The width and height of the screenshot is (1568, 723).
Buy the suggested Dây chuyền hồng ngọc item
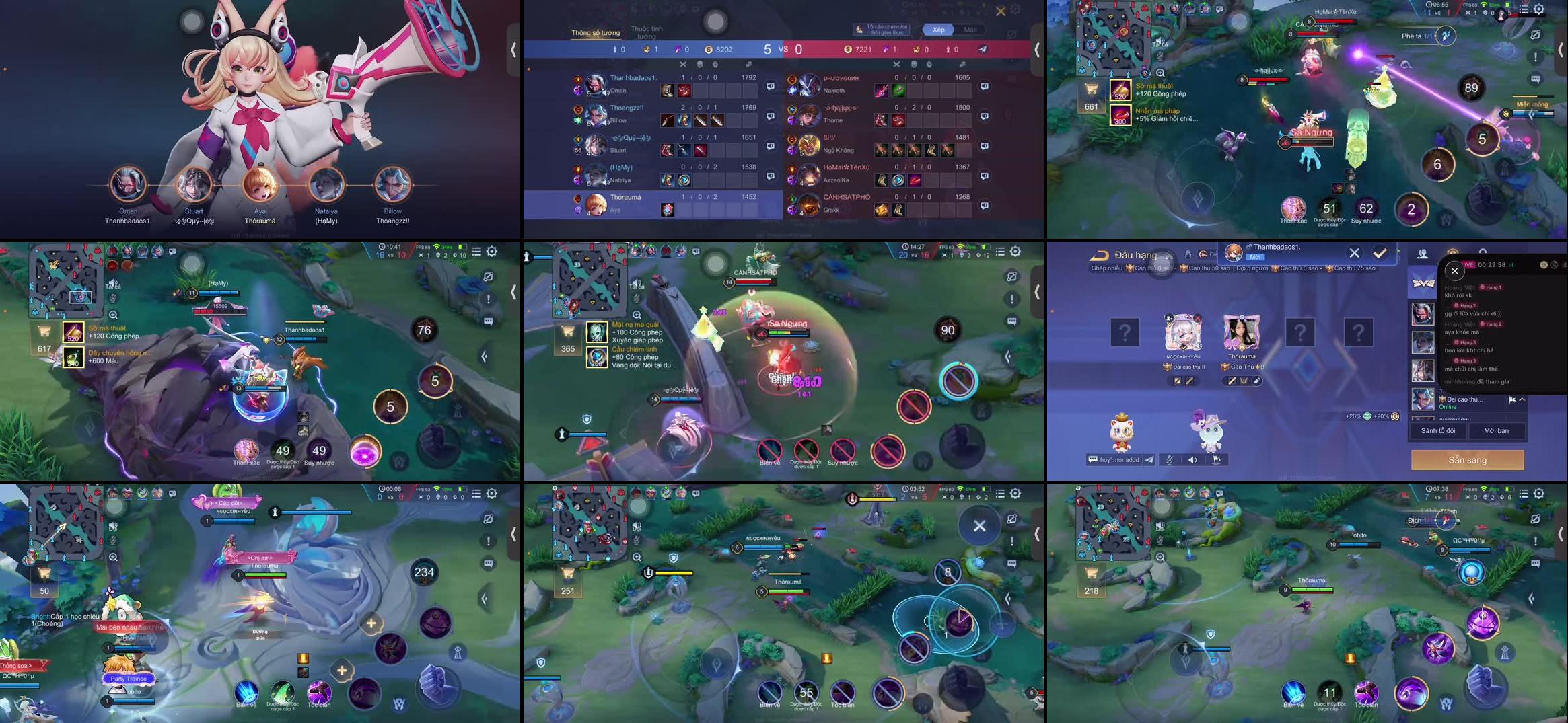click(x=73, y=356)
